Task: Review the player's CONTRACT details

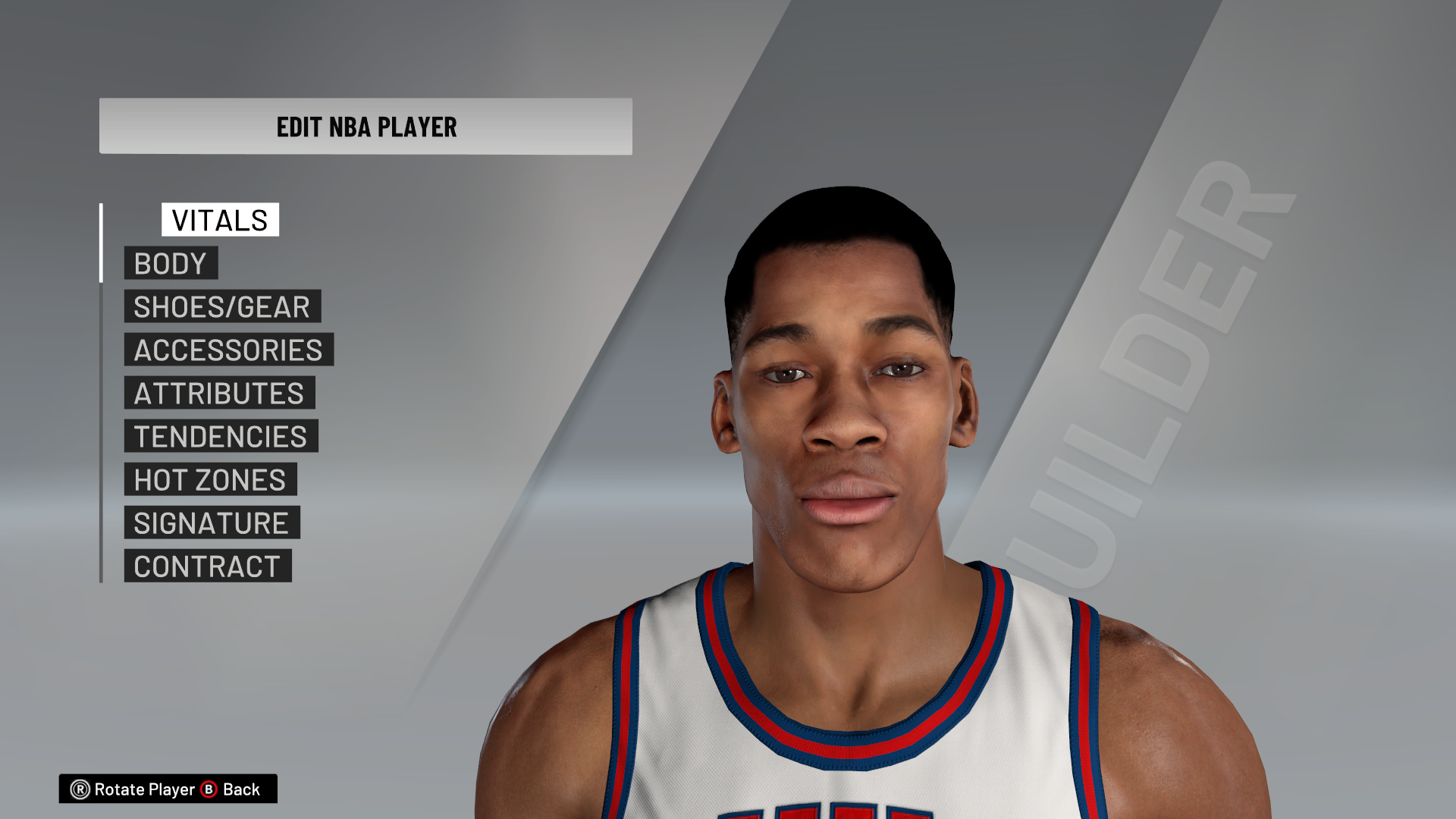Action: [208, 566]
